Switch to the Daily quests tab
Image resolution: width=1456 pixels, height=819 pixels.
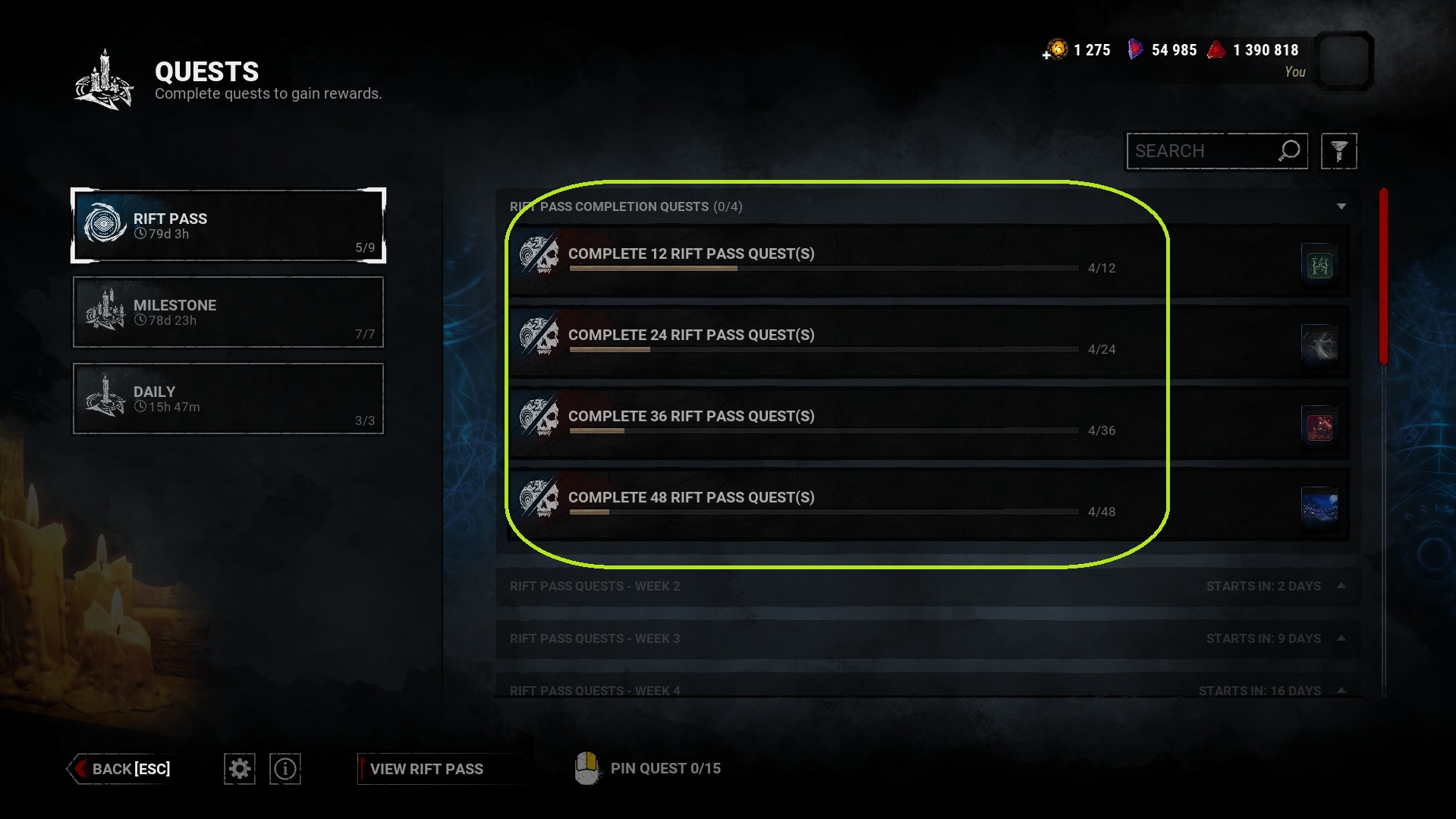228,398
